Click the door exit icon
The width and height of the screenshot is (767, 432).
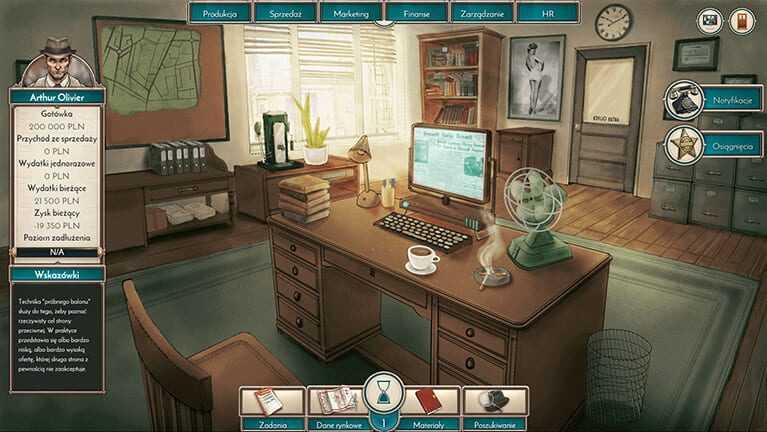point(741,20)
